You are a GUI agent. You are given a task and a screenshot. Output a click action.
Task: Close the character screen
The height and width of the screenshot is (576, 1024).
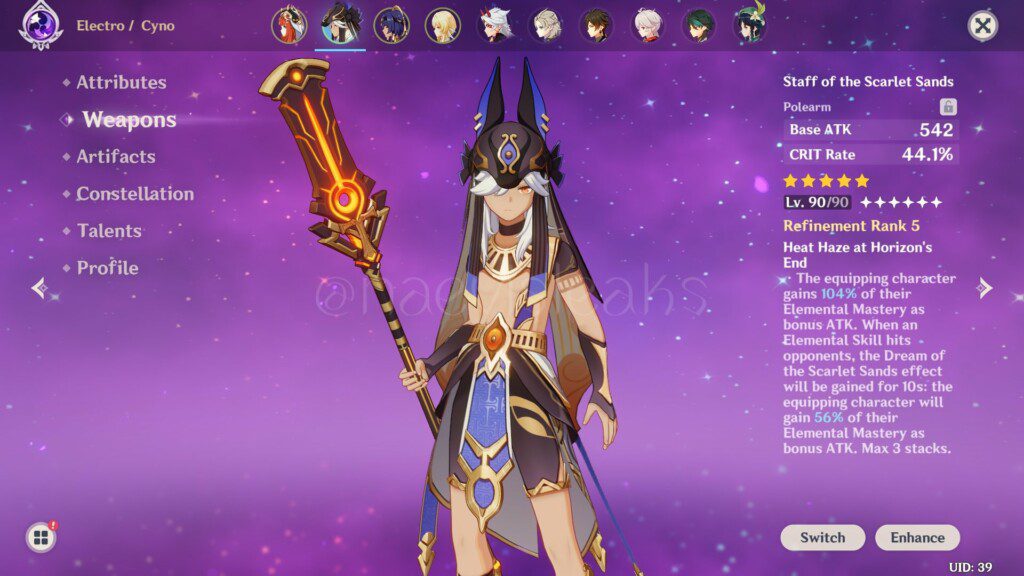pyautogui.click(x=983, y=26)
